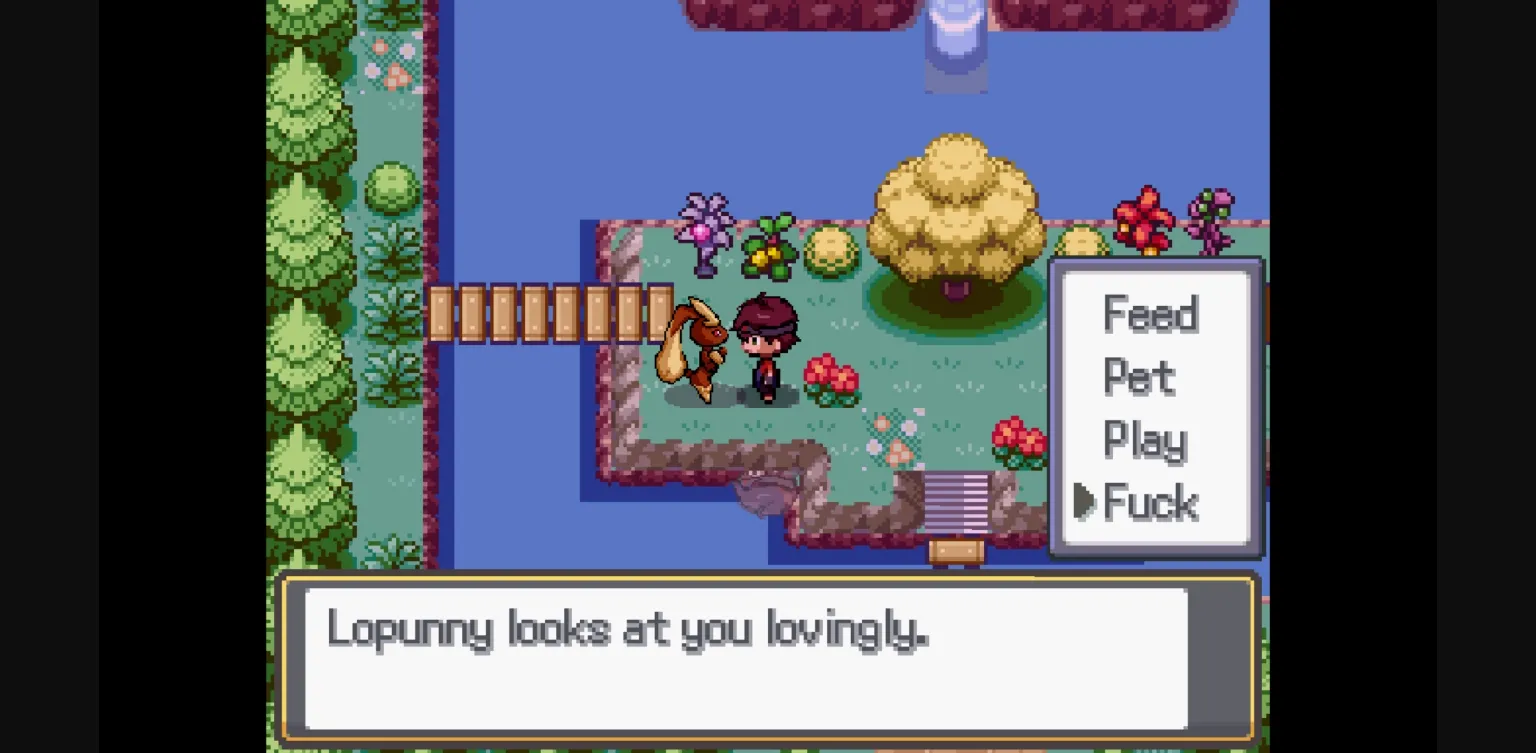Click the menu selection cursor arrow
The width and height of the screenshot is (1536, 753).
tap(1085, 503)
